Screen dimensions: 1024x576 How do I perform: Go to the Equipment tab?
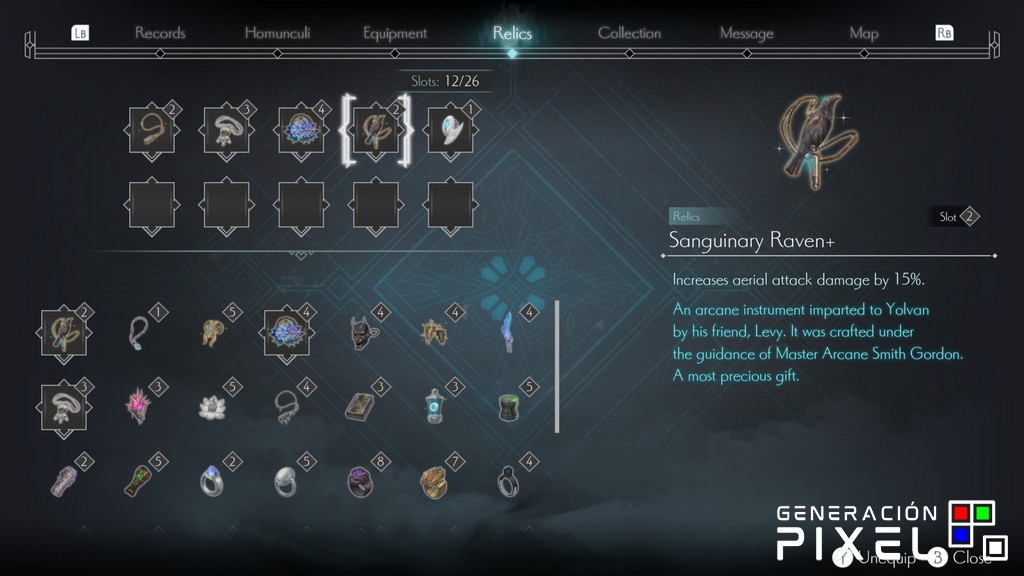click(x=396, y=33)
